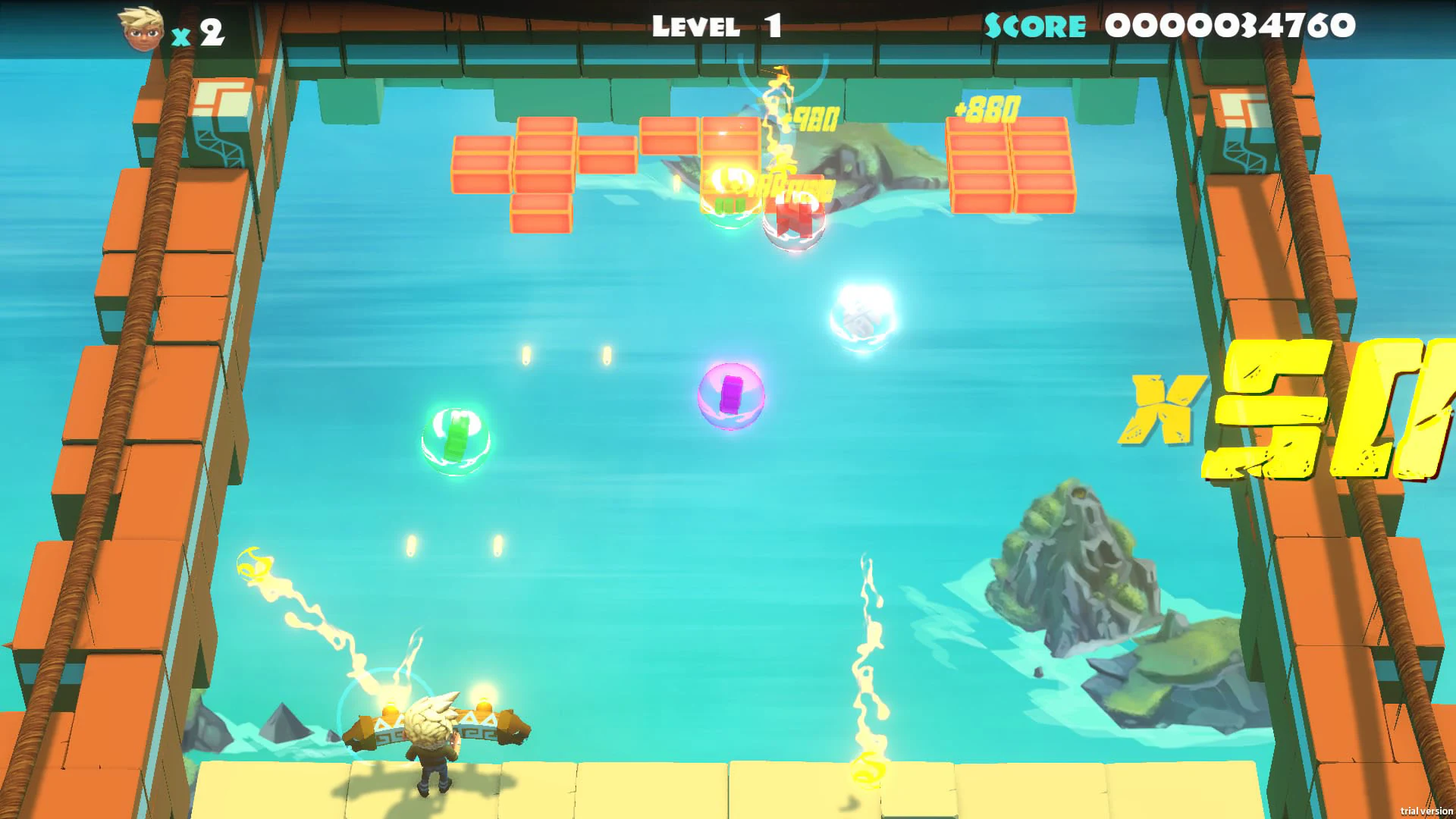The width and height of the screenshot is (1456, 819).
Task: Click the right torch on the paddle
Action: coord(485,706)
